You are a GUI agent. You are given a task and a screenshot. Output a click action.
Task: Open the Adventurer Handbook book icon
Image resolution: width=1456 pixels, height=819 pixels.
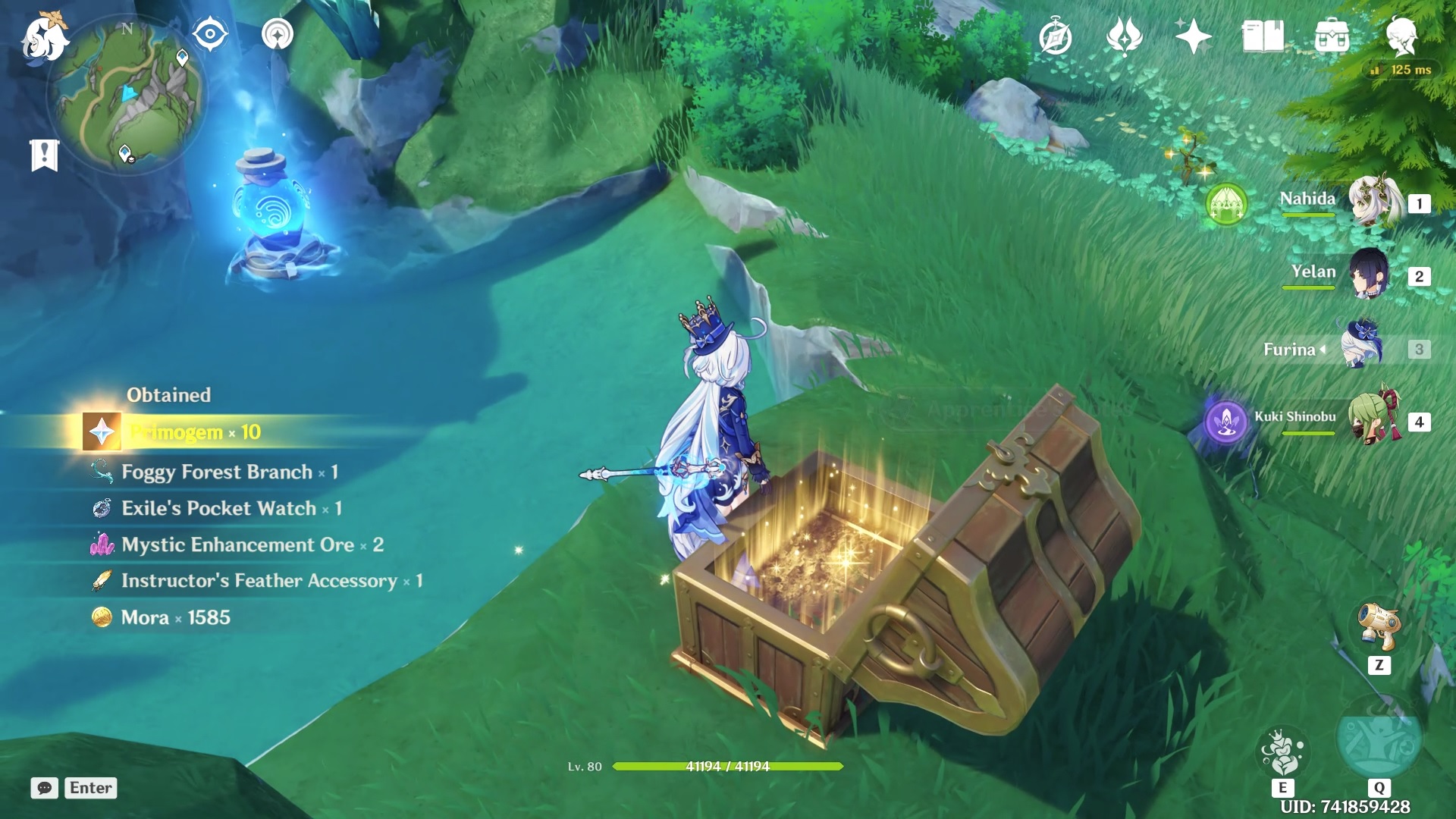[1263, 36]
